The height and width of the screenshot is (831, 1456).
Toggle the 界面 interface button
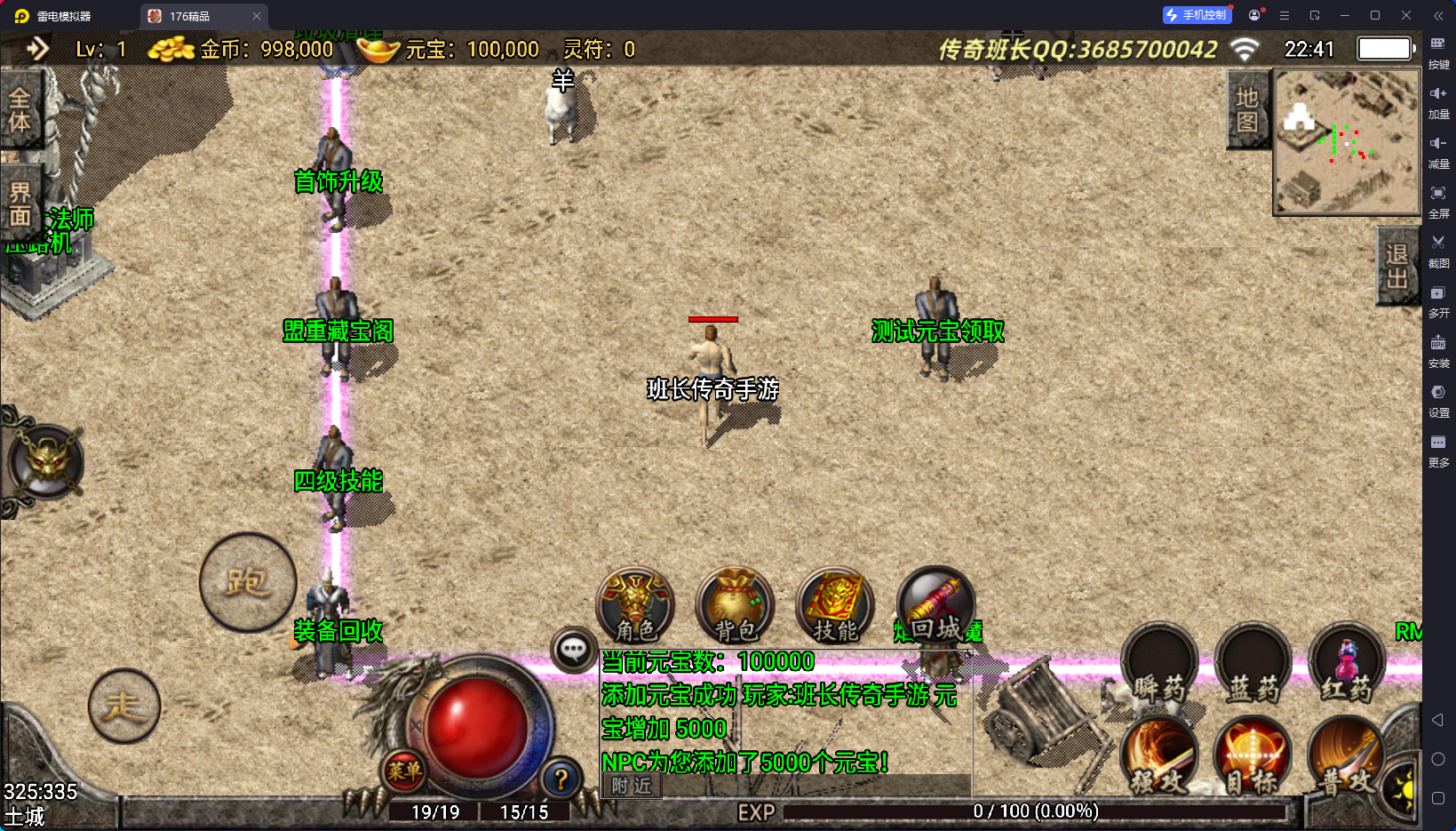click(20, 204)
